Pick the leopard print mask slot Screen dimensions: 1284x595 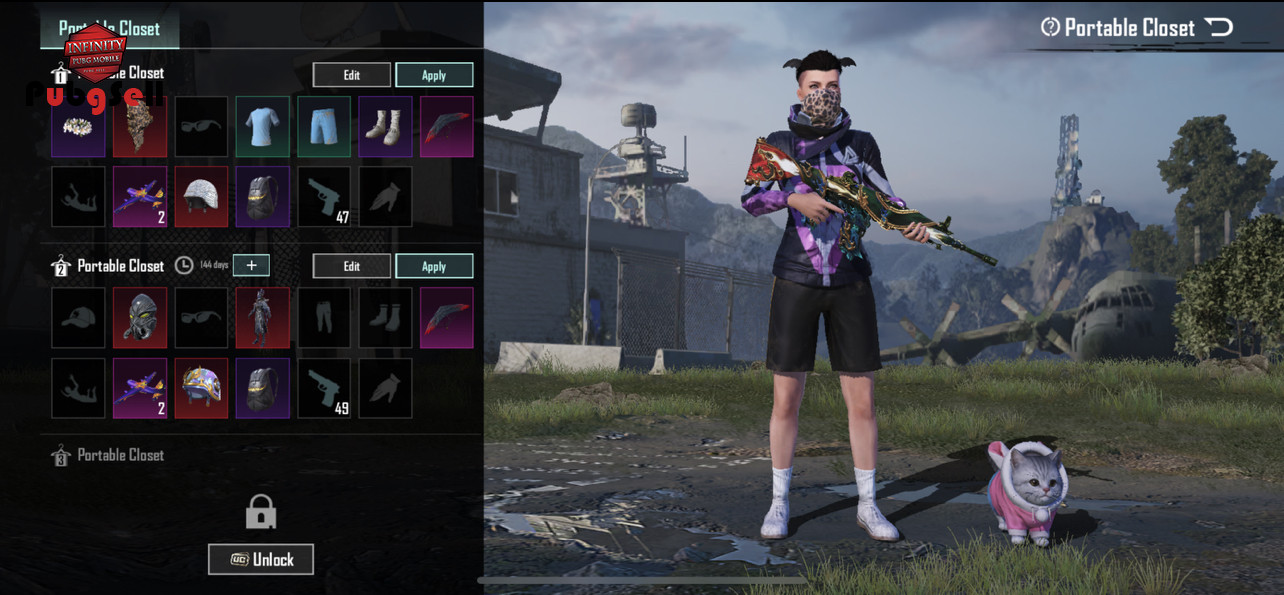point(139,126)
